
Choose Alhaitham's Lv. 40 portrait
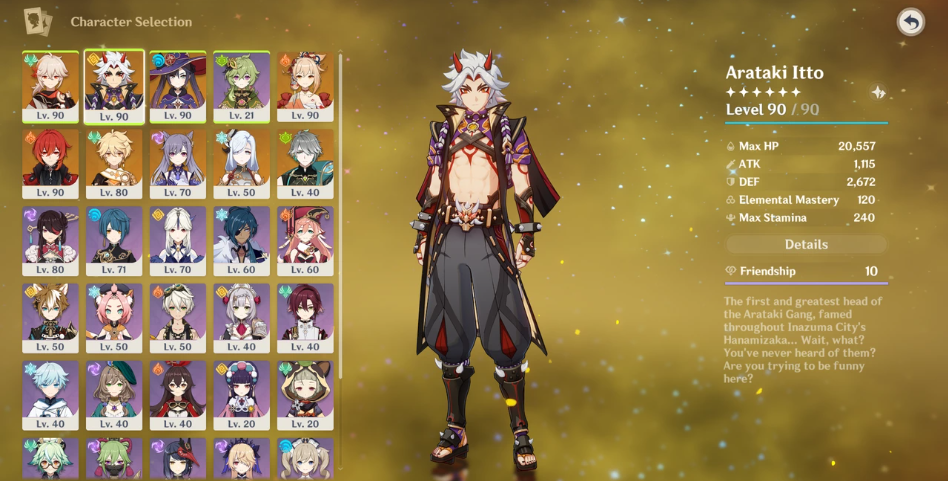click(304, 163)
